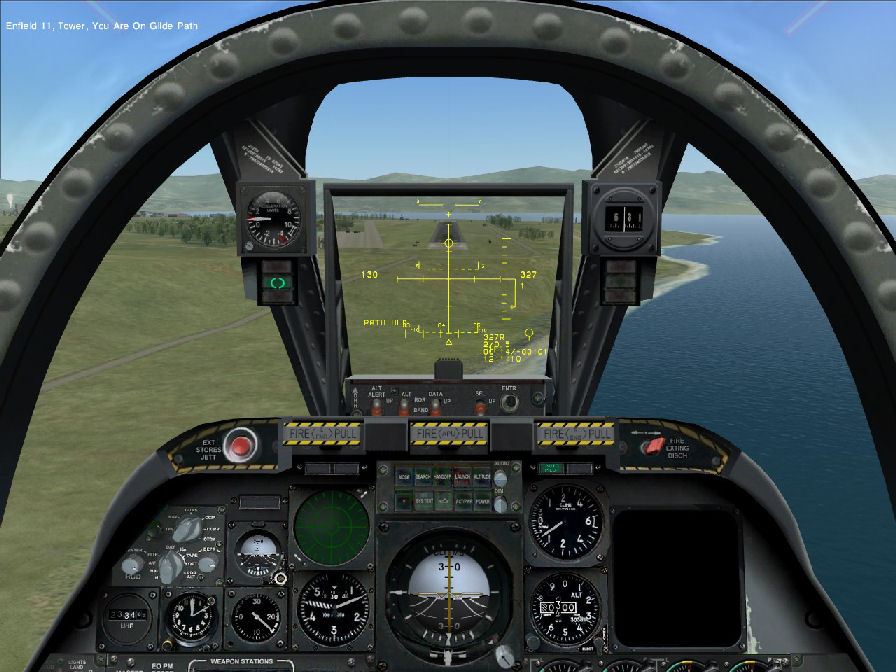This screenshot has width=896, height=672.
Task: Select the blank TV monitor screen
Action: [x=677, y=576]
